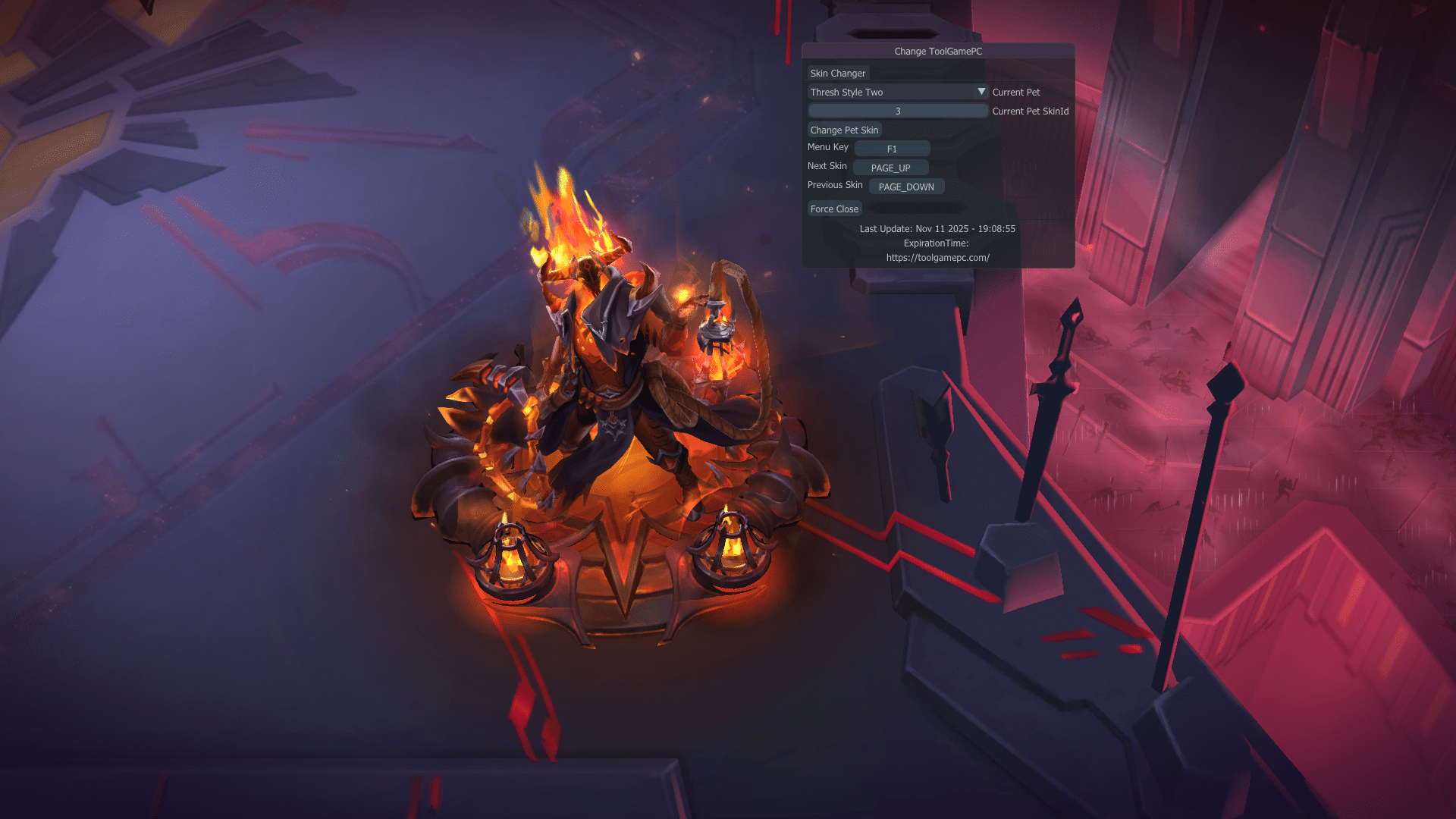Screen dimensions: 1456x819
Task: Rebind the Next Skin PAGE_UP key
Action: pos(890,168)
